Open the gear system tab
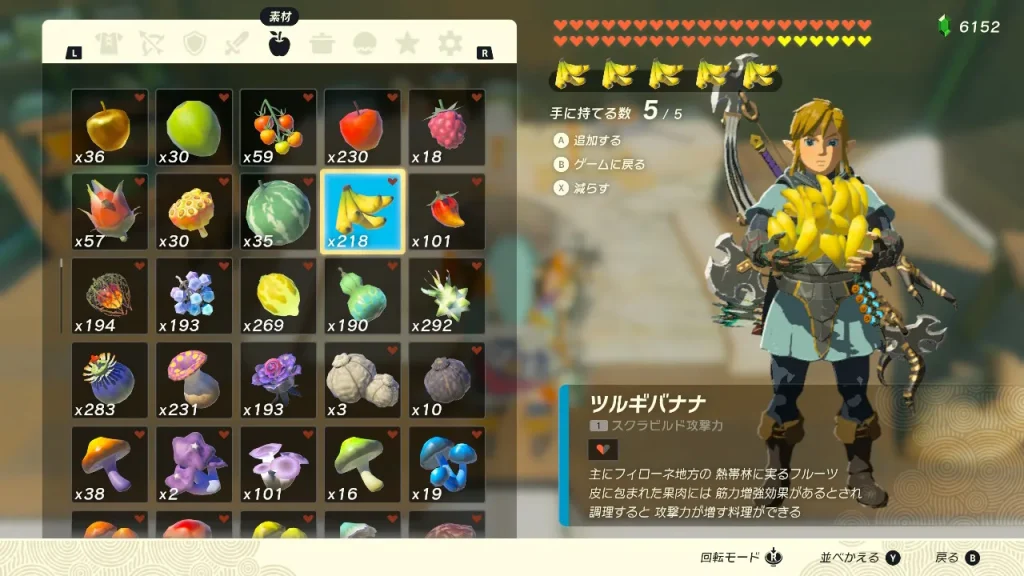Image resolution: width=1024 pixels, height=576 pixels. click(451, 43)
